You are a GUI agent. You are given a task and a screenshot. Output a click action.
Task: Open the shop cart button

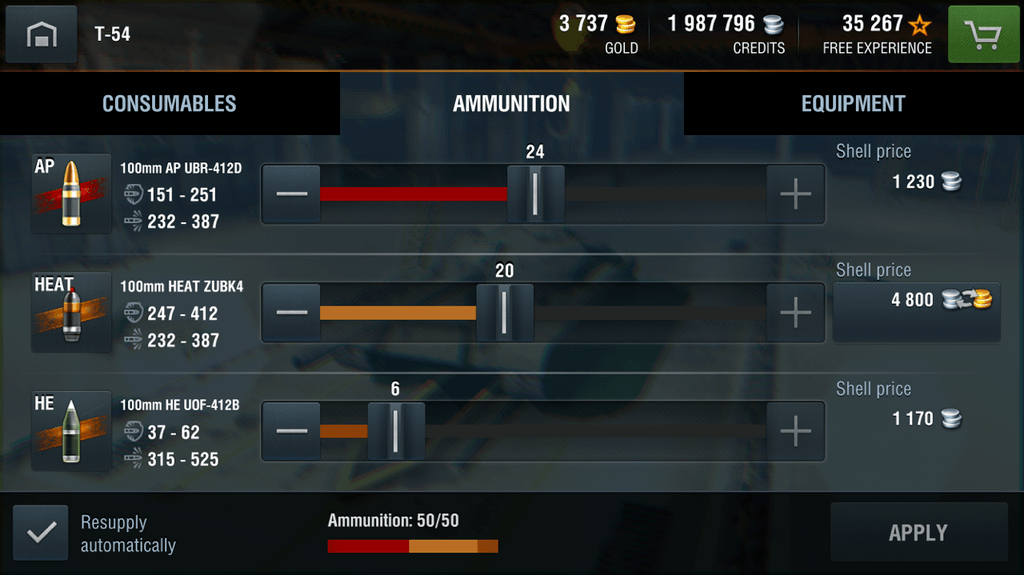click(983, 35)
